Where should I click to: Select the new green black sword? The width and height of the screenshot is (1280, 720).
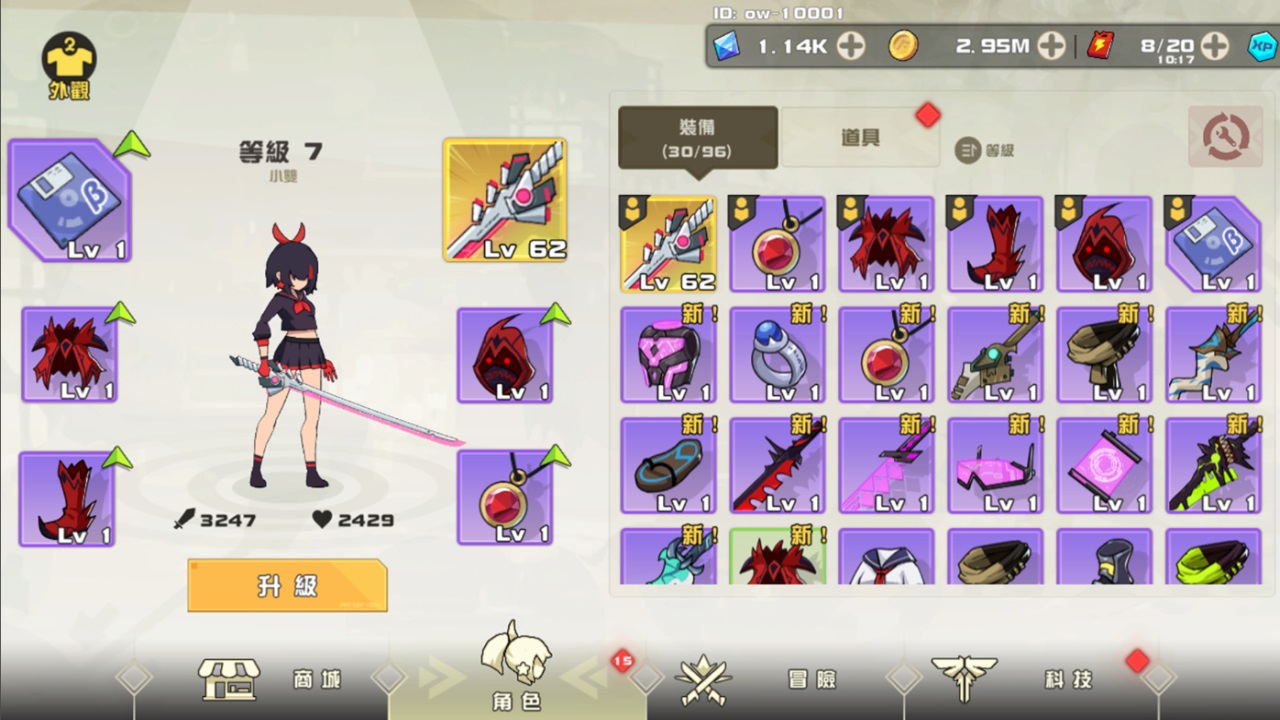click(1213, 465)
